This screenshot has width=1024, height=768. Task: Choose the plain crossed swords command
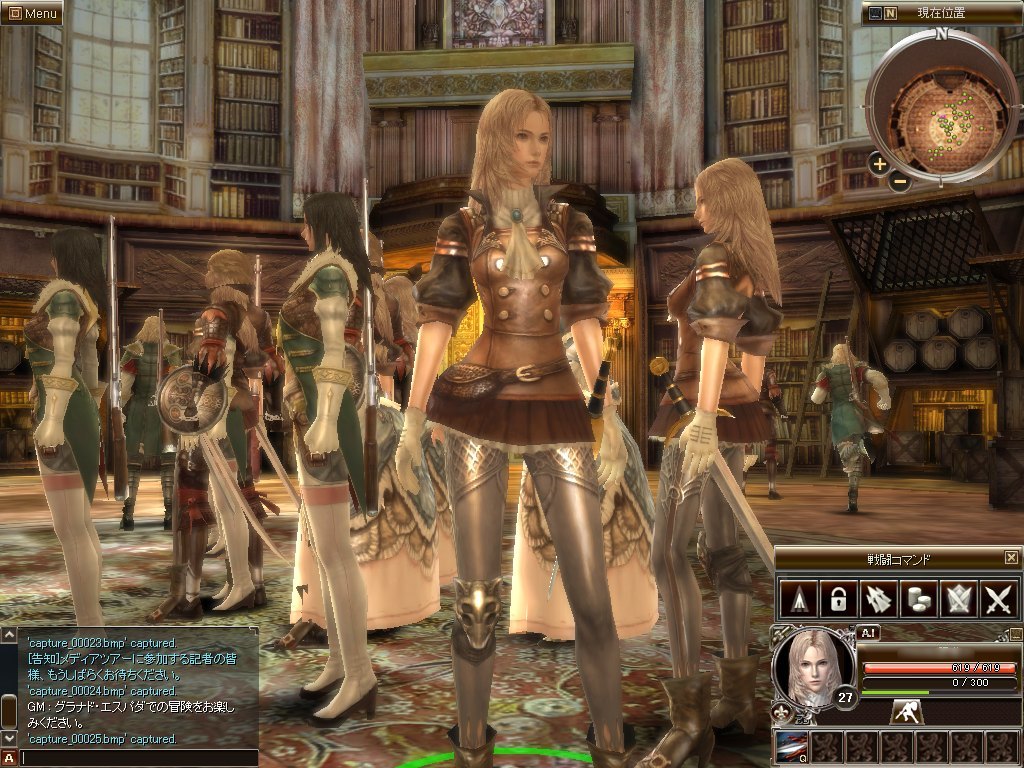point(997,598)
